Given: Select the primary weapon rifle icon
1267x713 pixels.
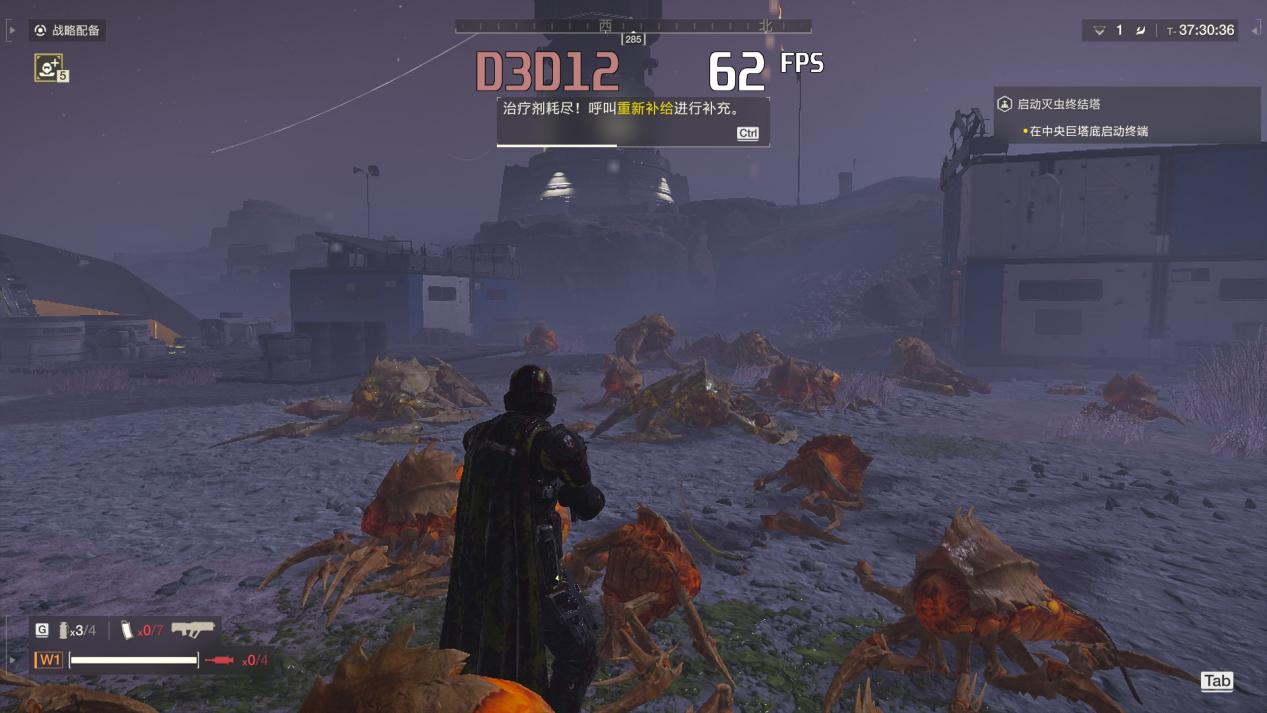Looking at the screenshot, I should click(x=192, y=630).
